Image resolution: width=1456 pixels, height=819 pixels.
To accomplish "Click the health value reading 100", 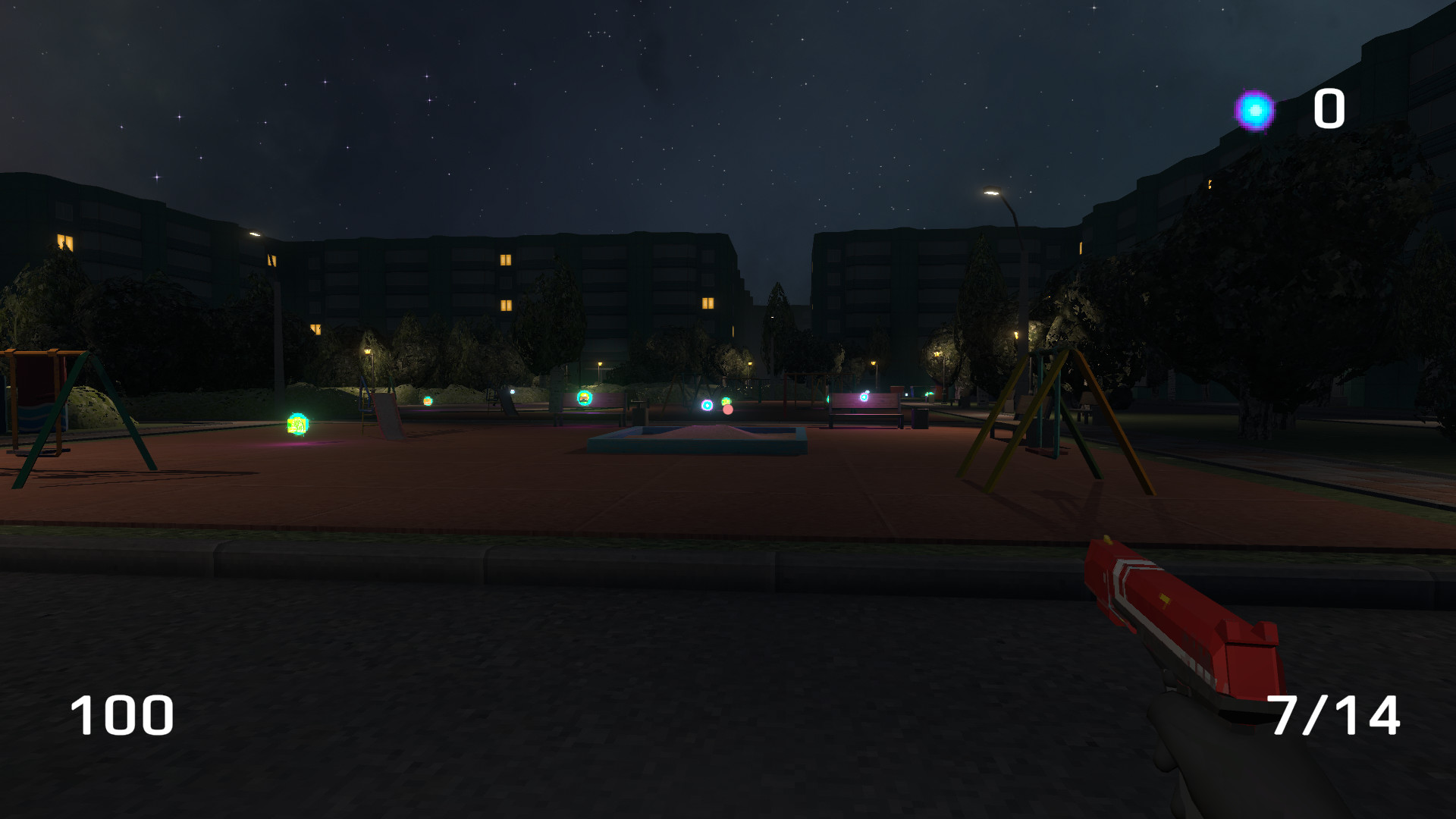I will click(x=121, y=714).
